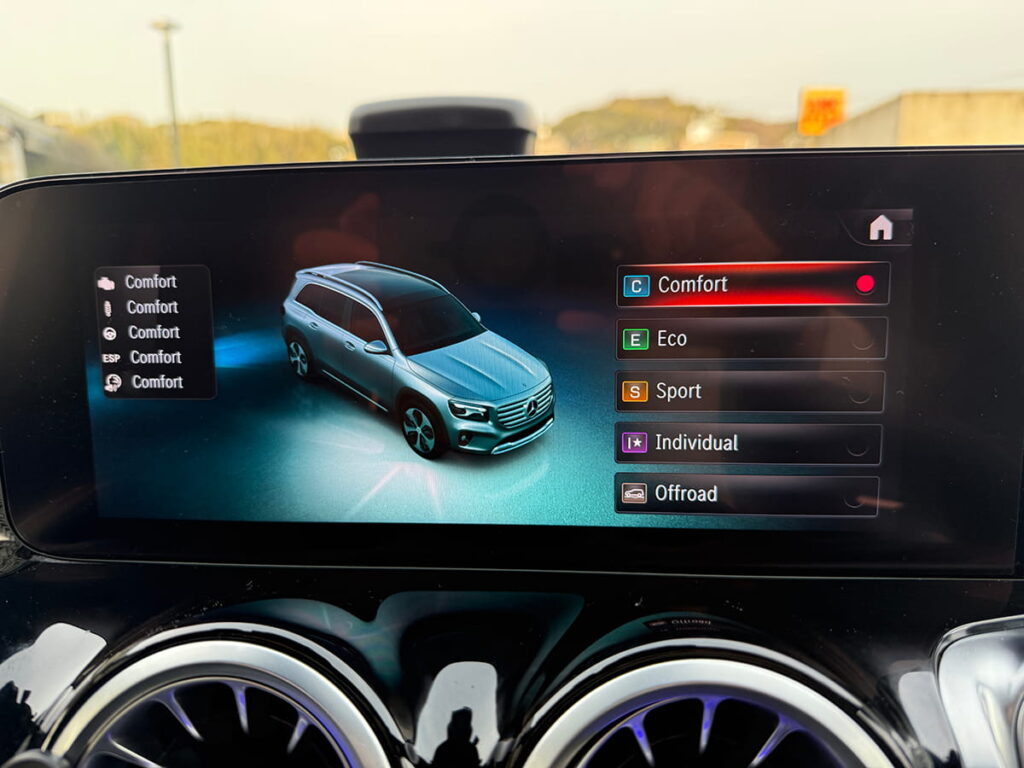Activate the Individual drive mode
Screen dimensions: 1024x768
pyautogui.click(x=748, y=443)
